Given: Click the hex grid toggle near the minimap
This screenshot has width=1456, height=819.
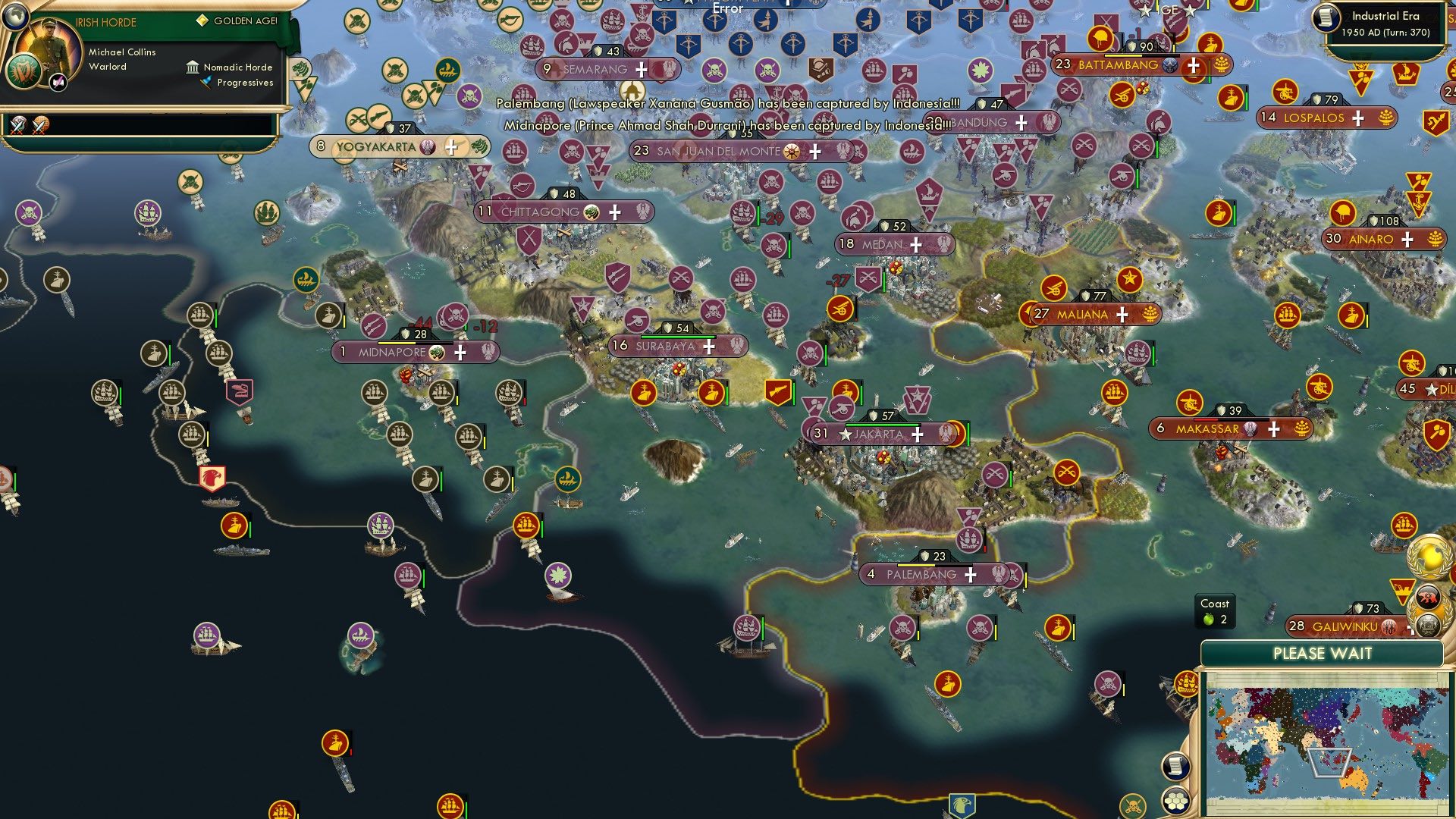Looking at the screenshot, I should pyautogui.click(x=1175, y=801).
